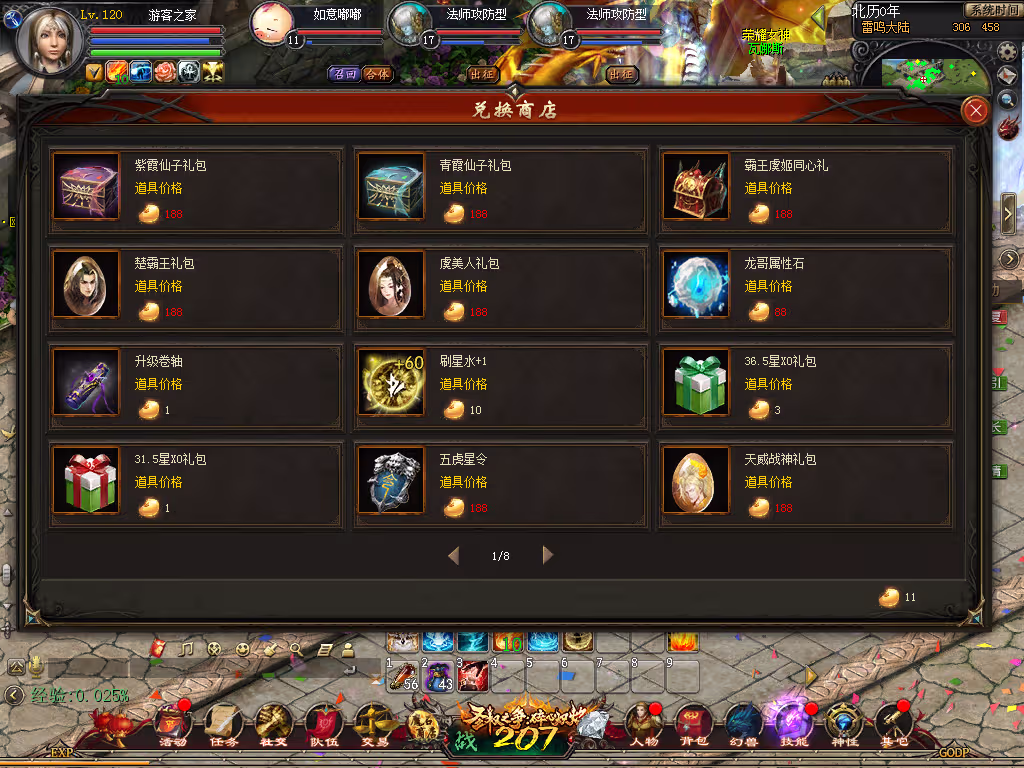Go to the next shop page arrow

tap(547, 555)
